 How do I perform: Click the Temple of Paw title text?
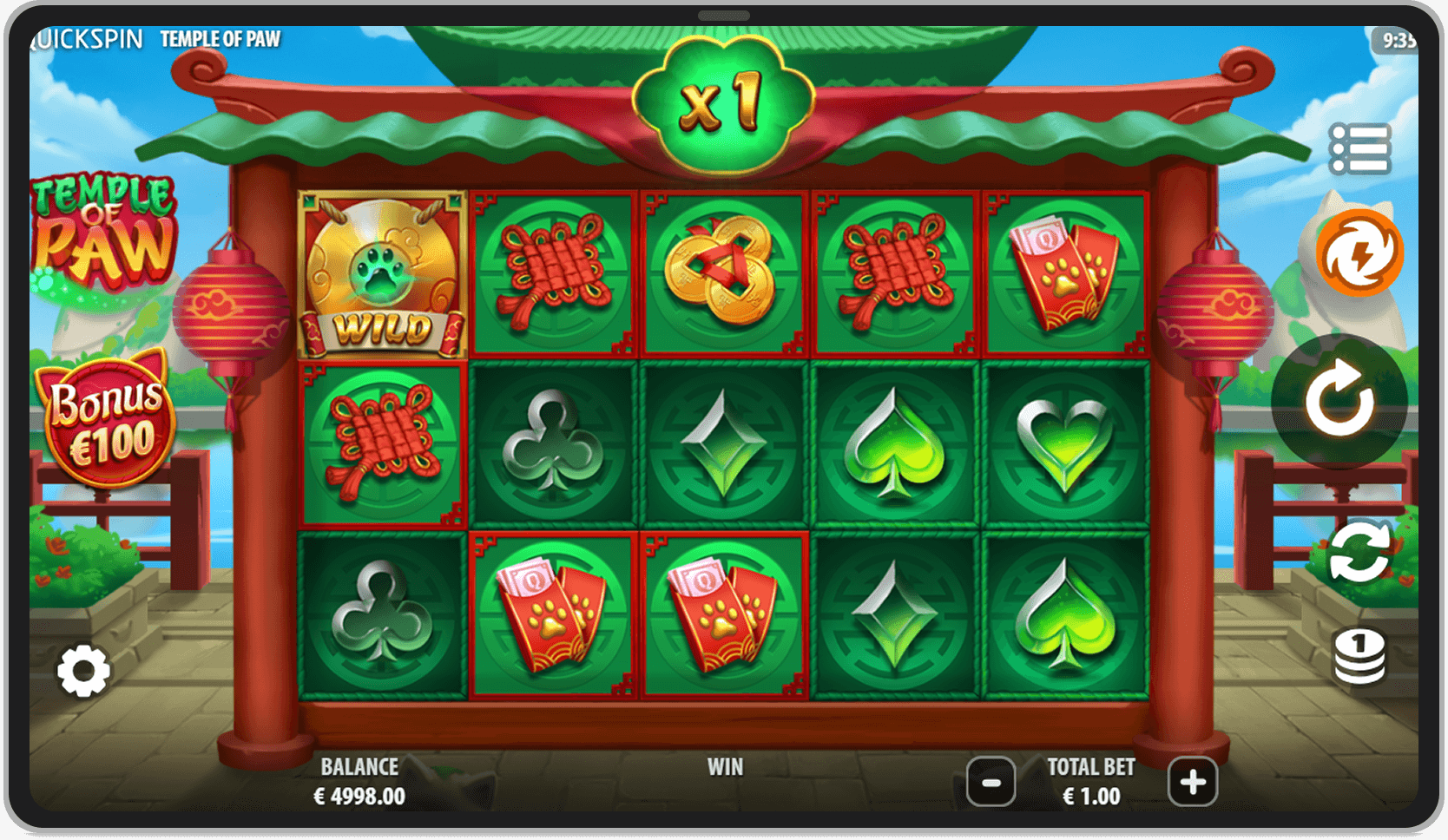coord(220,38)
